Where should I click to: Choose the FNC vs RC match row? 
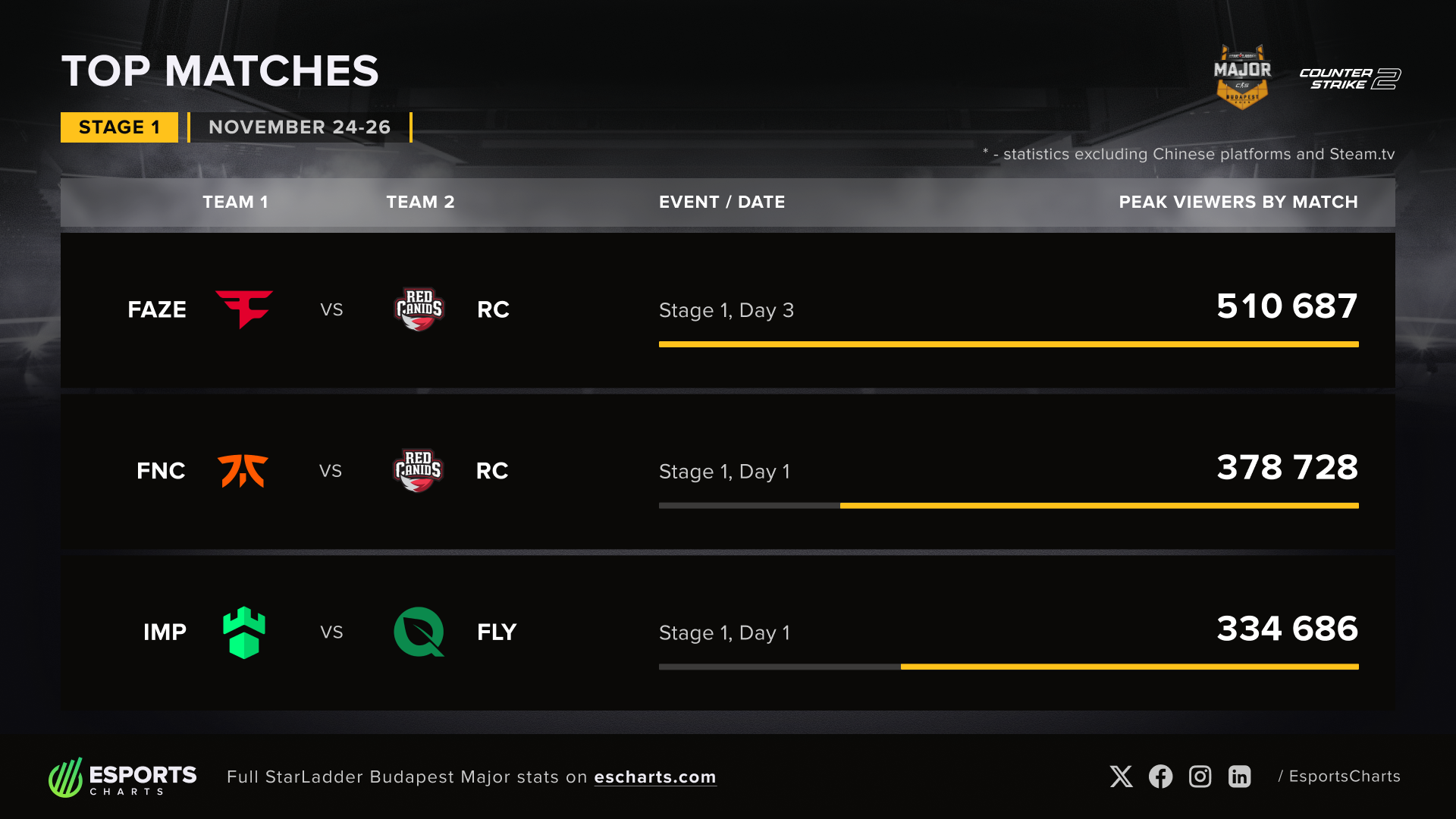727,471
